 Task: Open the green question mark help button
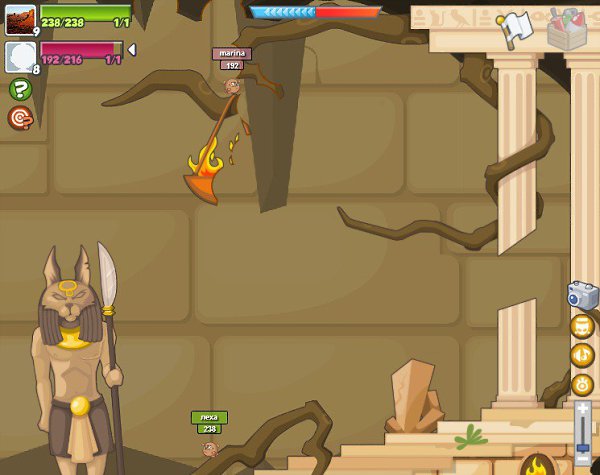click(20, 89)
